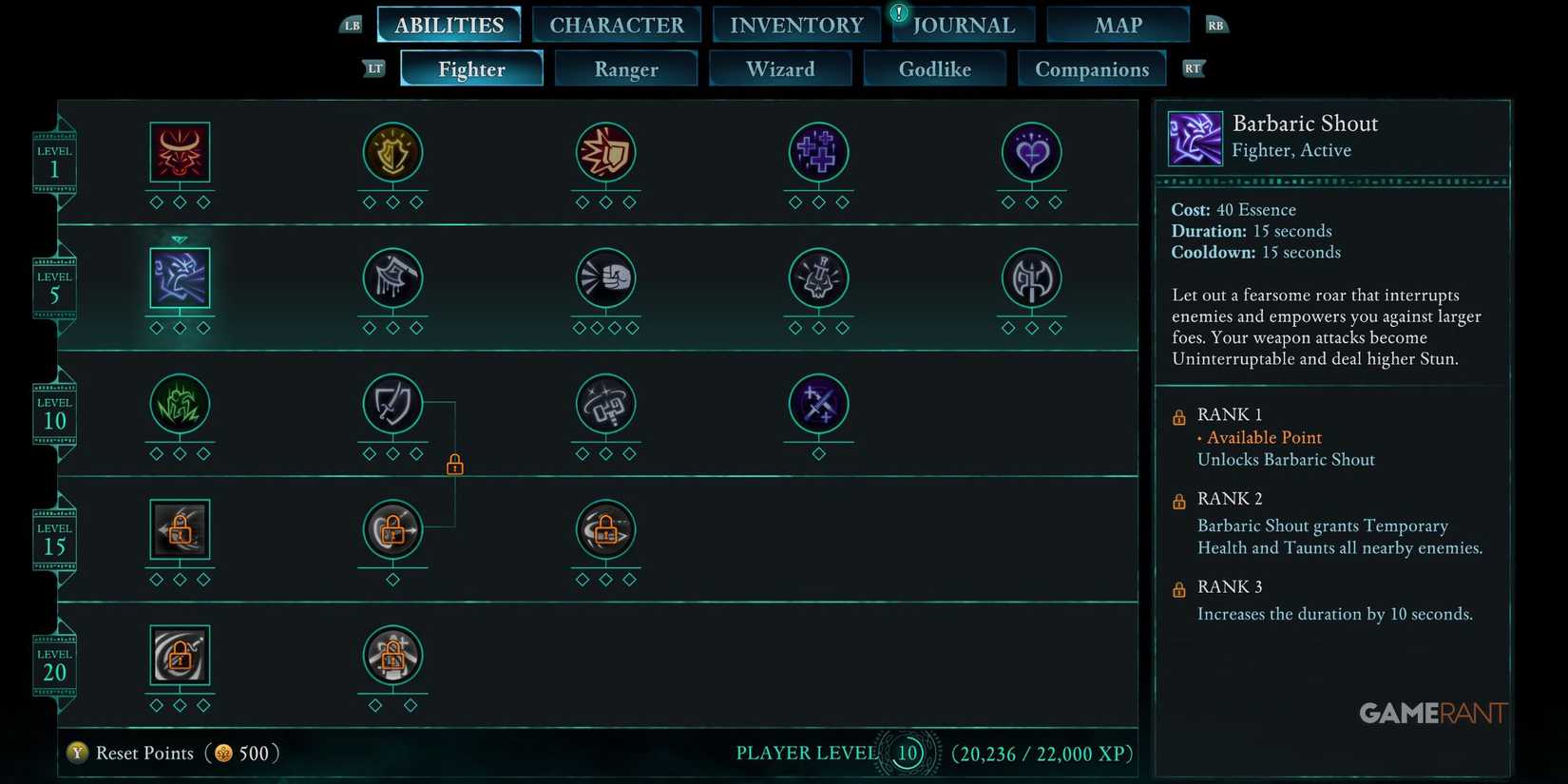Switch to the Inventory screen
The height and width of the screenshot is (784, 1568).
coord(795,24)
